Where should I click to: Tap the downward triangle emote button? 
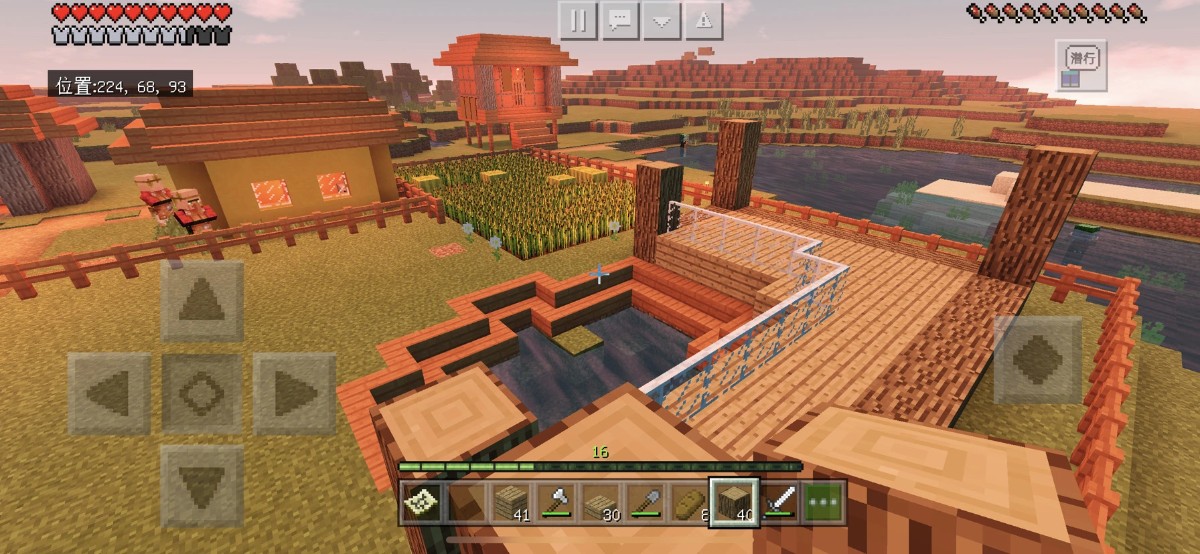pyautogui.click(x=662, y=20)
